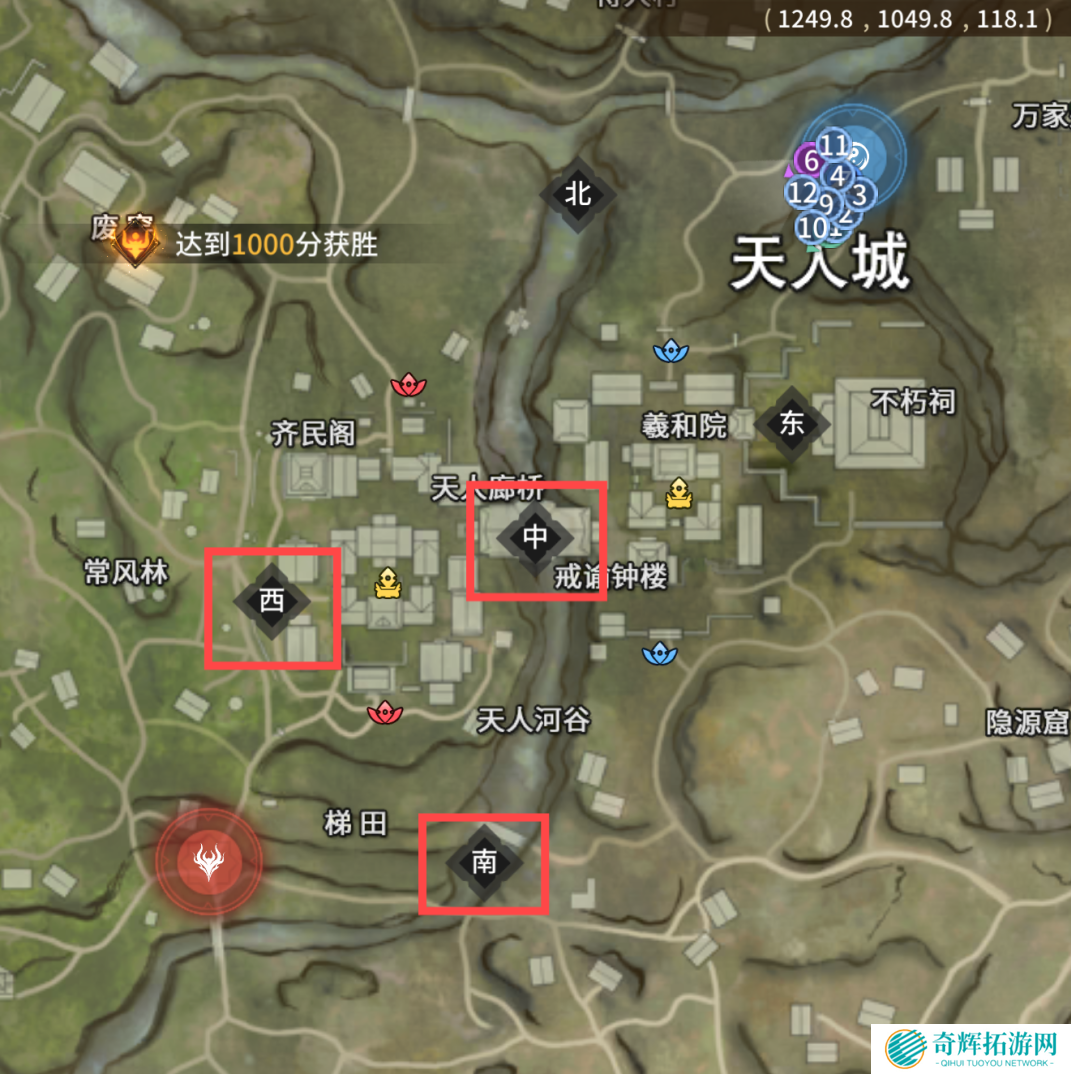1071x1074 pixels.
Task: Click the flame objective icon beside 达到1000分获胜
Action: pyautogui.click(x=135, y=242)
